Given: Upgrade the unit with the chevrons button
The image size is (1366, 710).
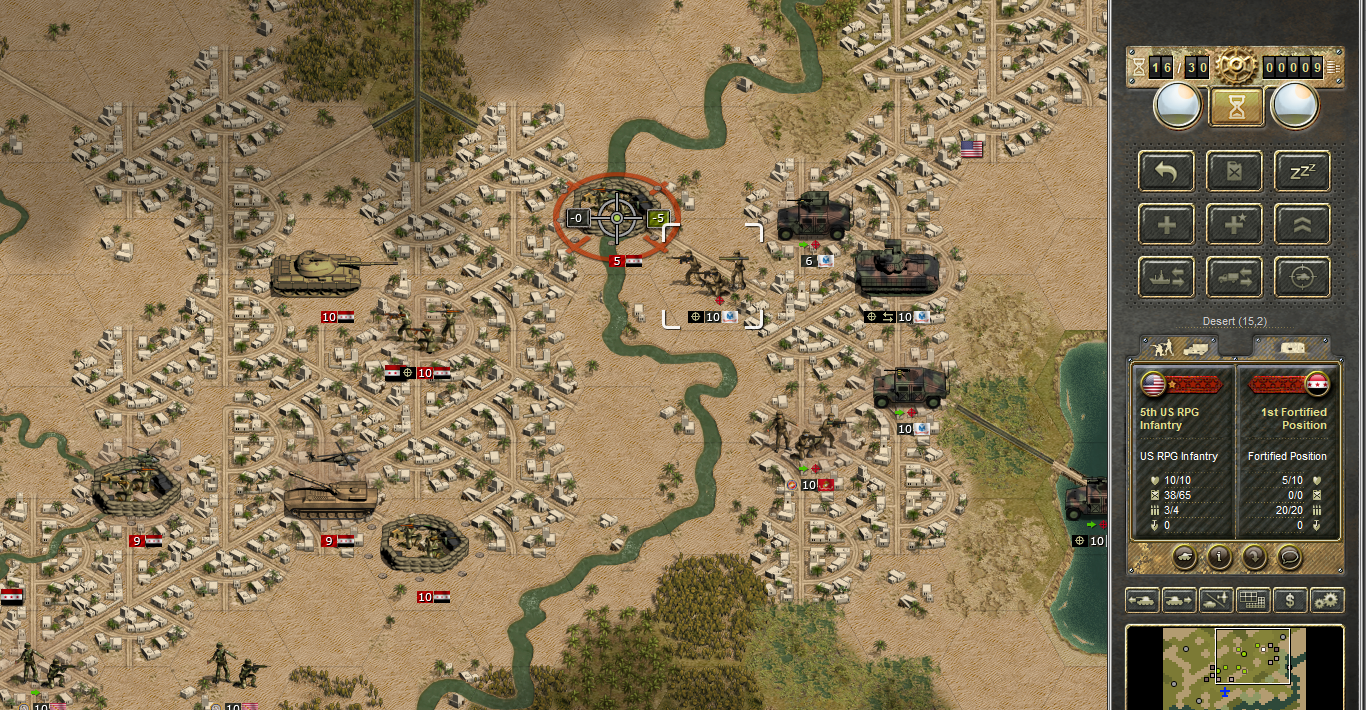Looking at the screenshot, I should [1302, 224].
